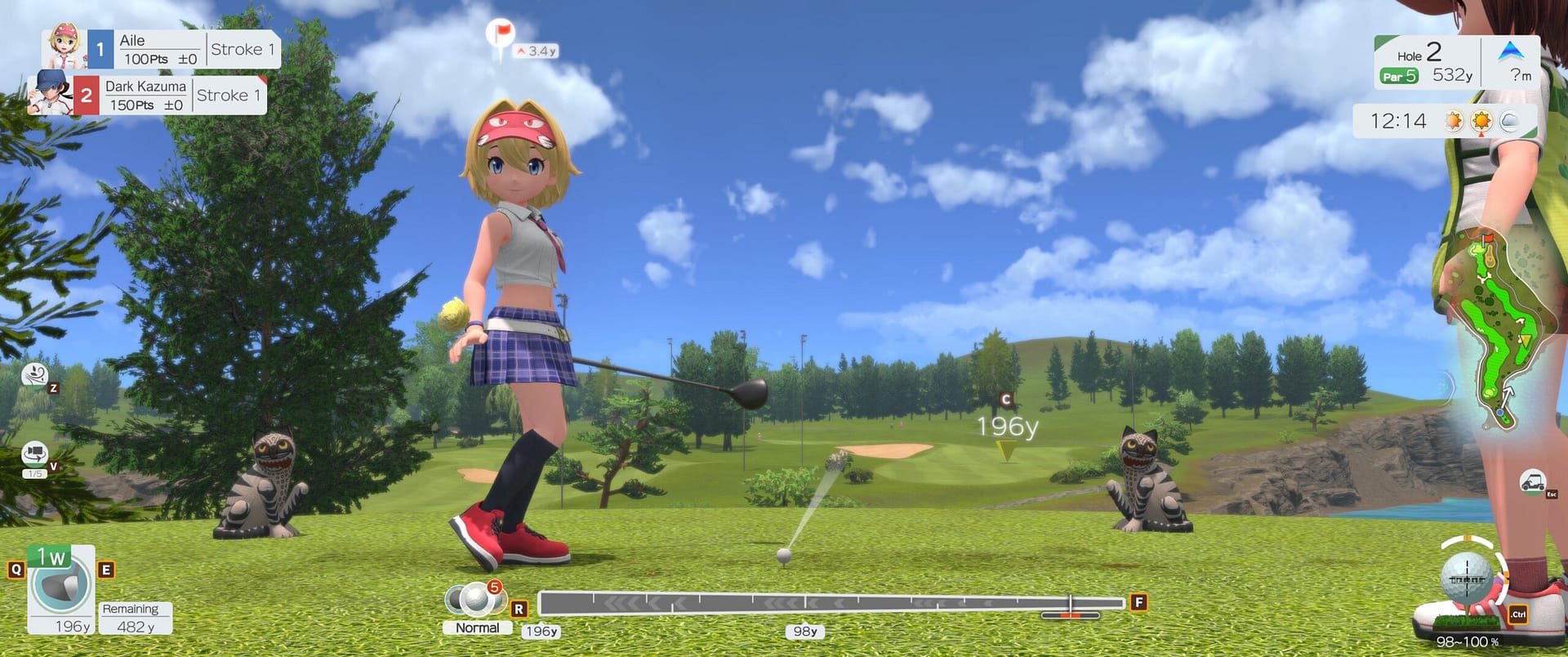Open the R spin selector beside Normal

tap(518, 609)
